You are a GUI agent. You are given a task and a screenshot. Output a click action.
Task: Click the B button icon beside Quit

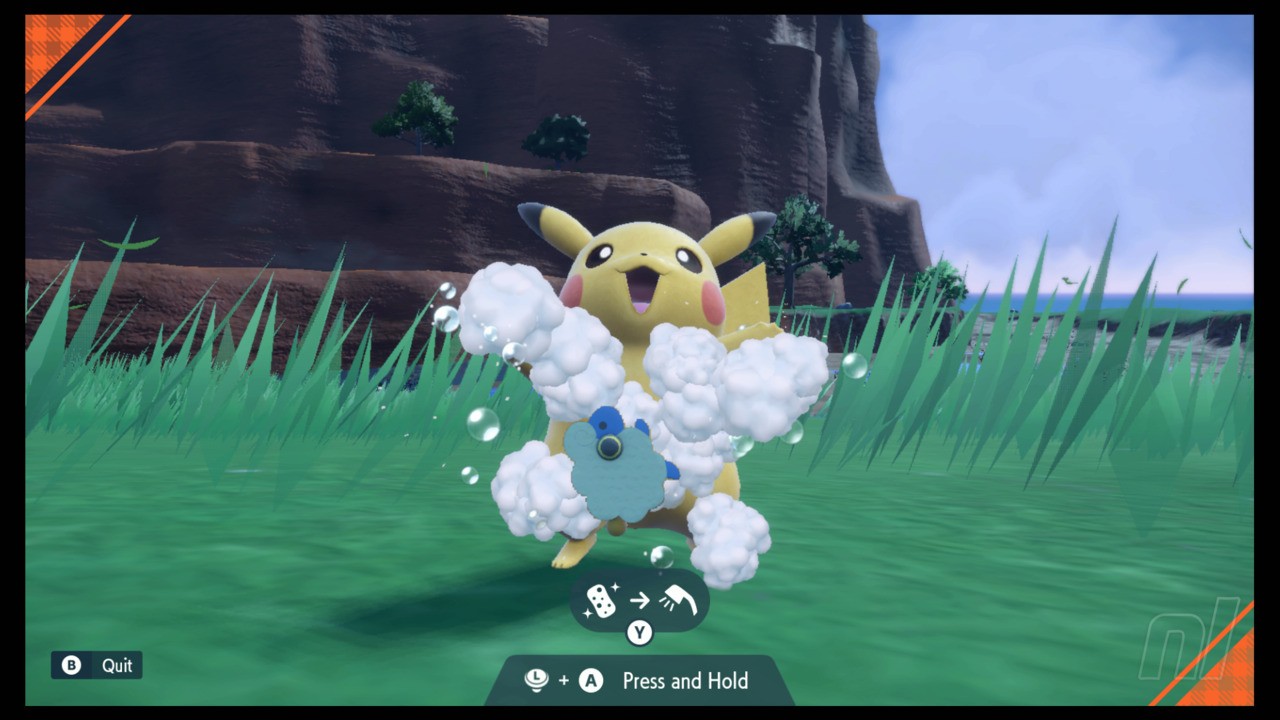point(69,664)
